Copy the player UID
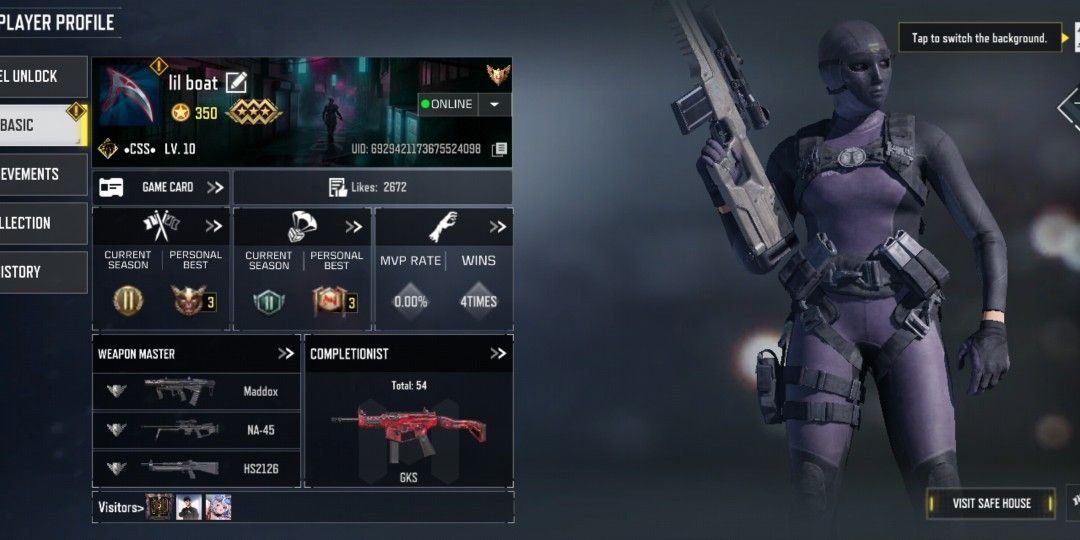 coord(499,149)
